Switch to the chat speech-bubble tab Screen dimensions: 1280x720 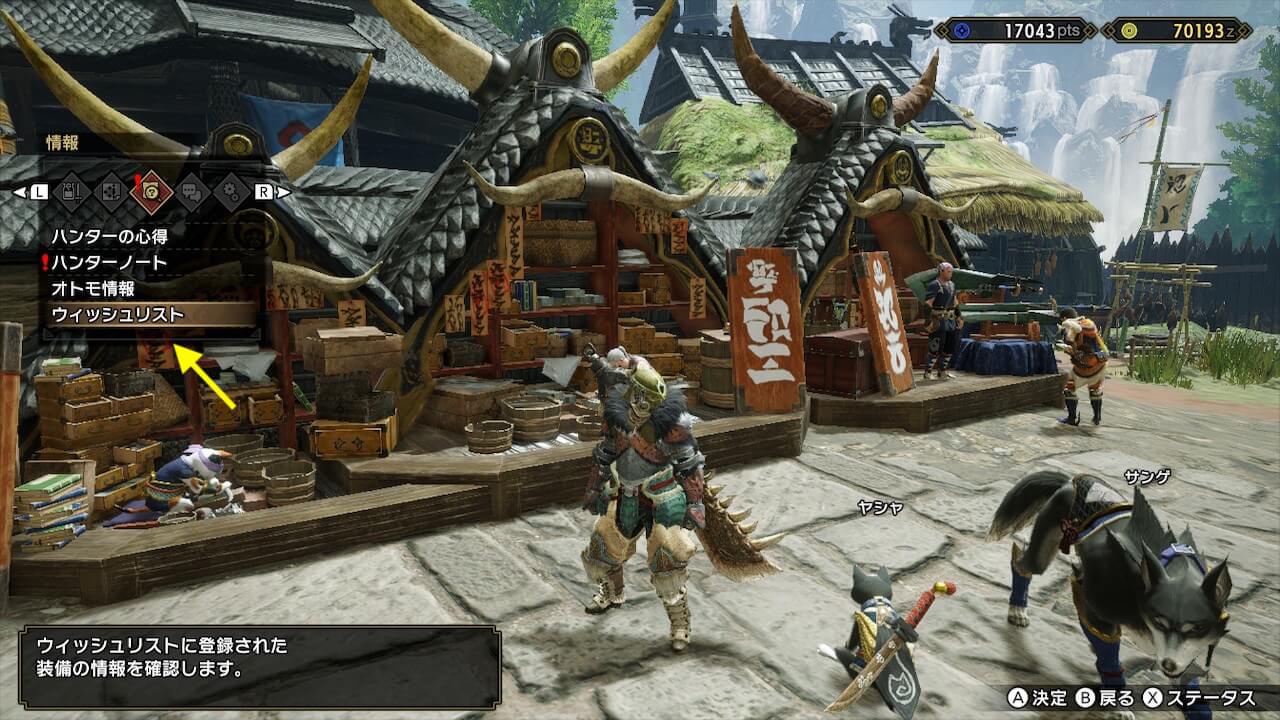point(192,191)
